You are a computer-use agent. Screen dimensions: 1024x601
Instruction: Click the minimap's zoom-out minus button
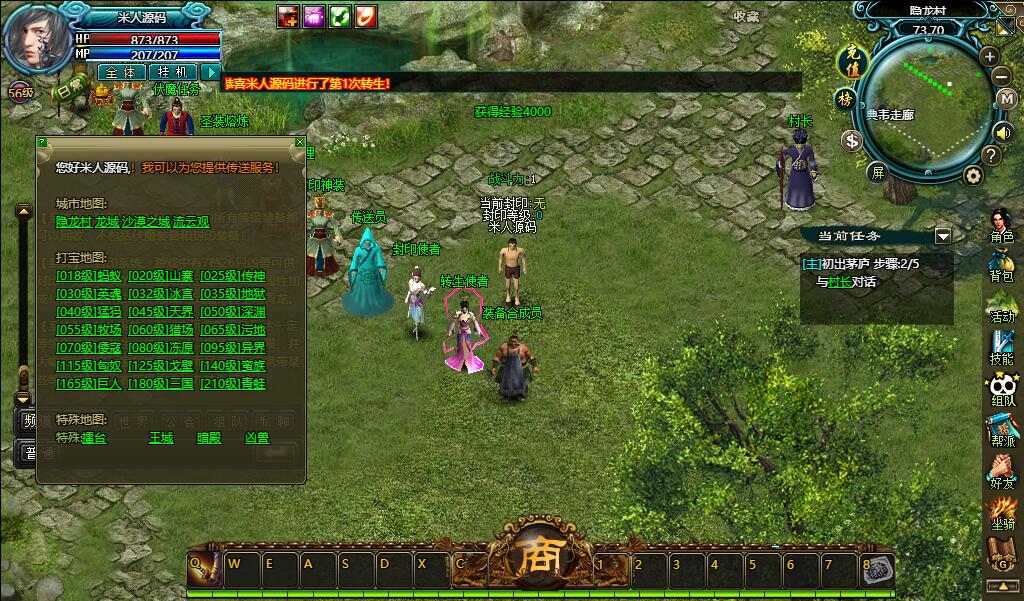pyautogui.click(x=1001, y=76)
